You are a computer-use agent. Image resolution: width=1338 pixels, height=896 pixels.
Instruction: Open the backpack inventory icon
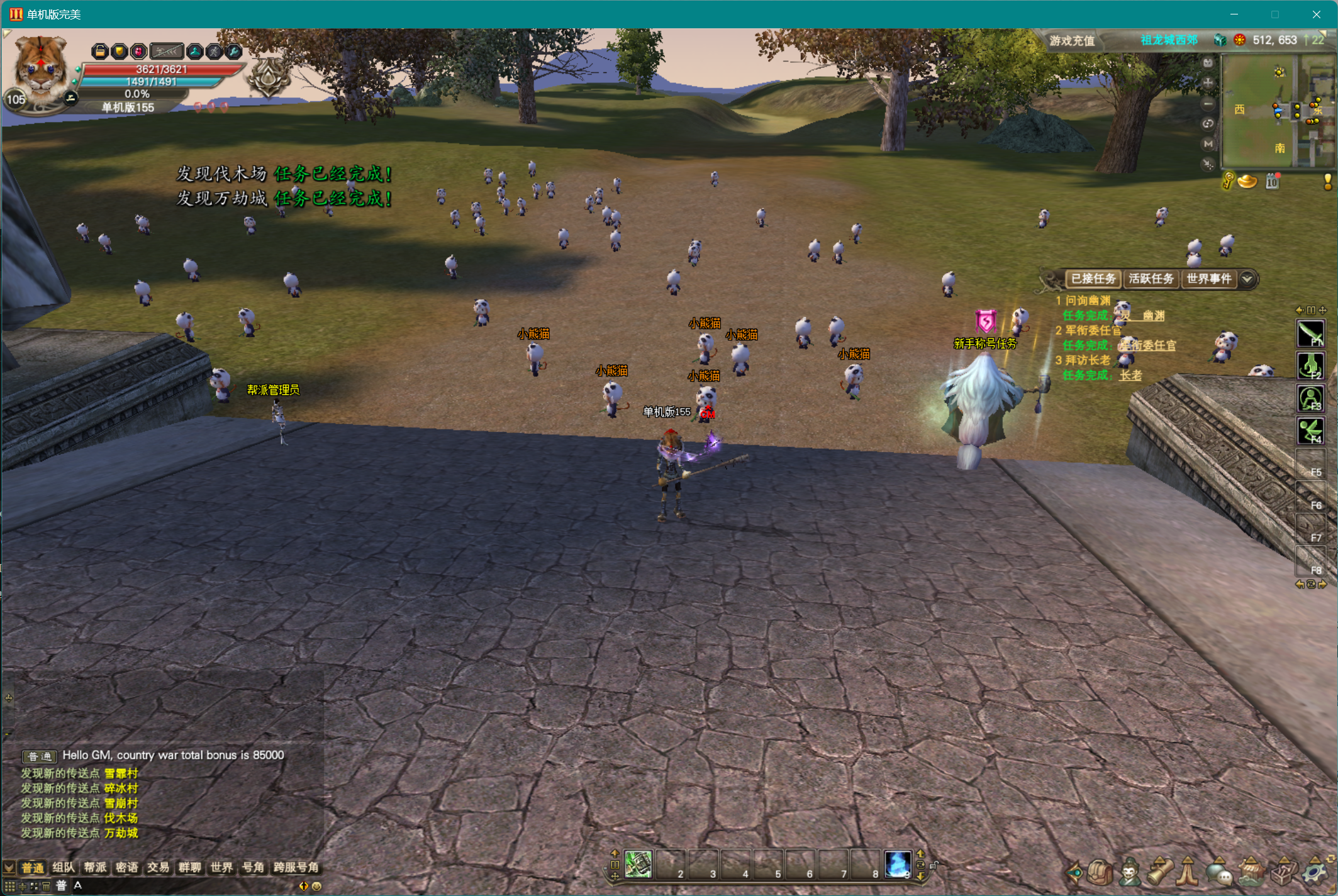(x=1100, y=872)
